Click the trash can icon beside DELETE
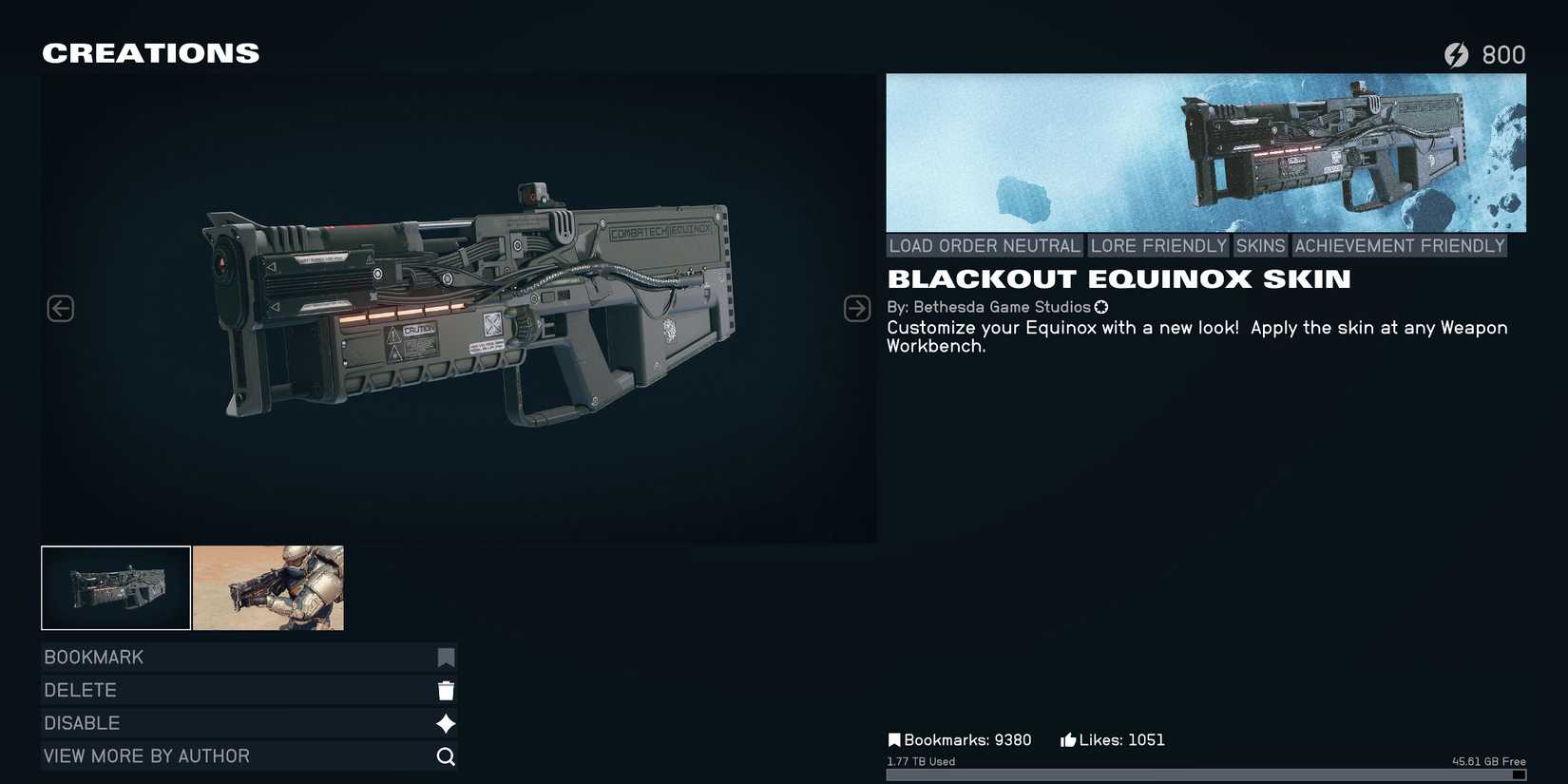This screenshot has height=784, width=1568. click(445, 689)
